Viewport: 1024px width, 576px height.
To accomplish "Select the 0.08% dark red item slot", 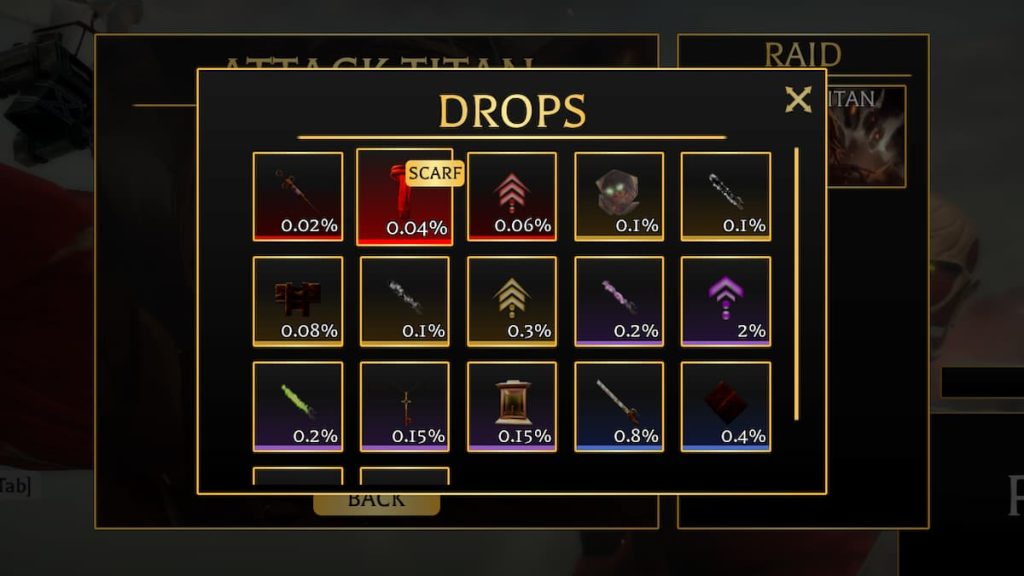I will pos(297,301).
